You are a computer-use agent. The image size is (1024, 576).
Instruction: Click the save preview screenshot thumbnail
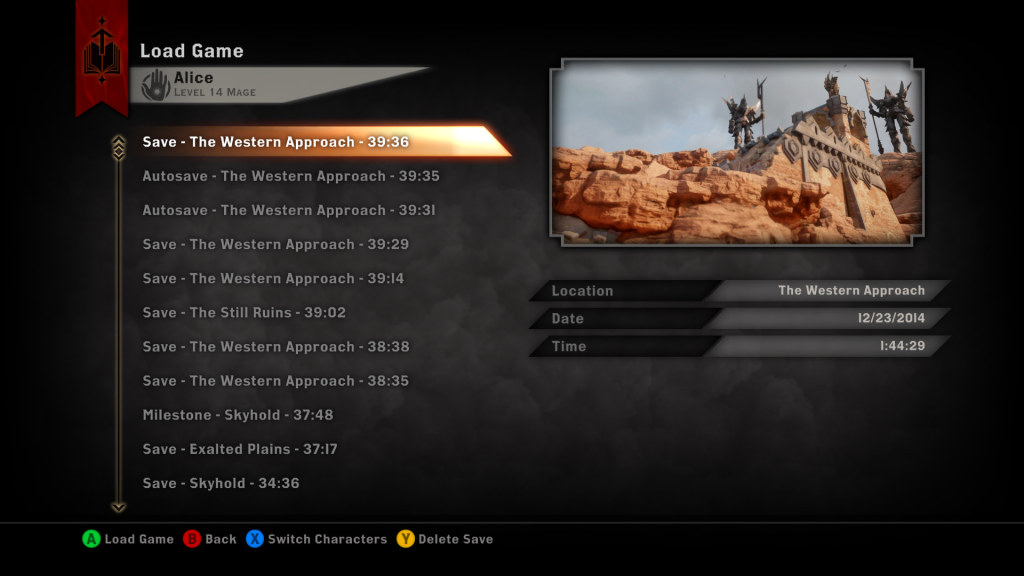[x=736, y=152]
